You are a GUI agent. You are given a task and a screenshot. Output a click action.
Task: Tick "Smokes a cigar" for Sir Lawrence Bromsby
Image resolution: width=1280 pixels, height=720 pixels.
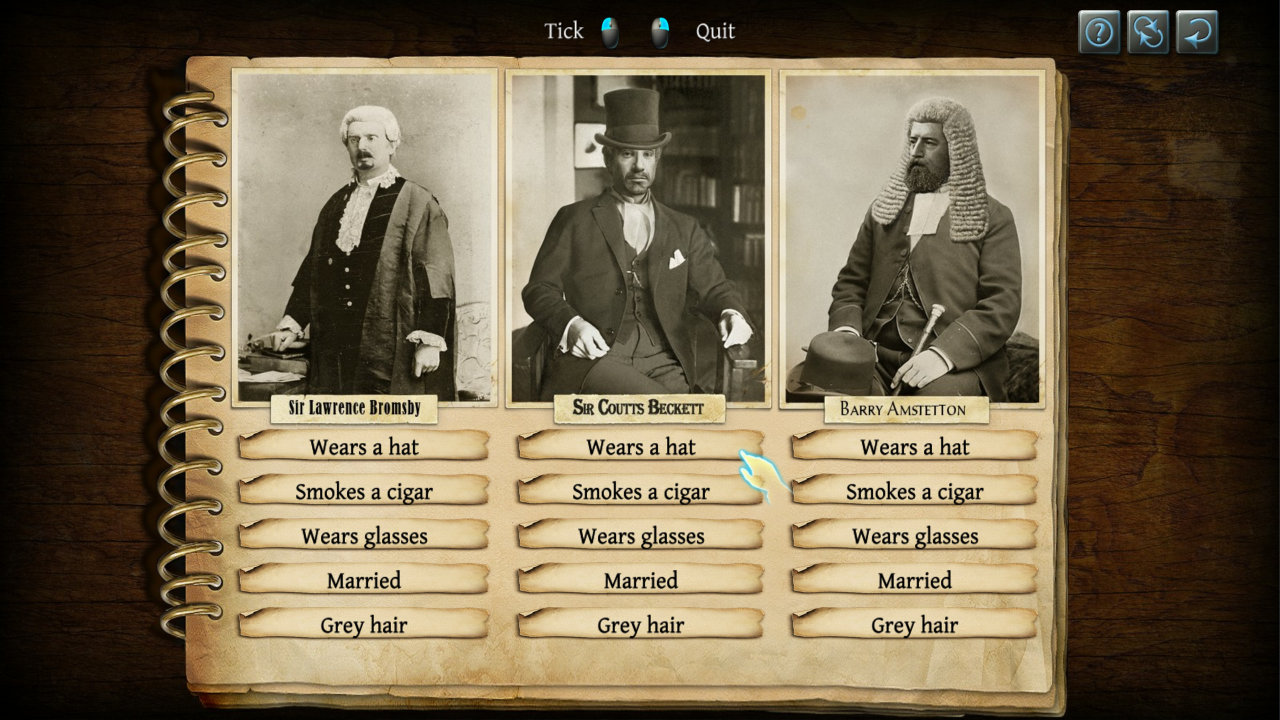click(364, 491)
